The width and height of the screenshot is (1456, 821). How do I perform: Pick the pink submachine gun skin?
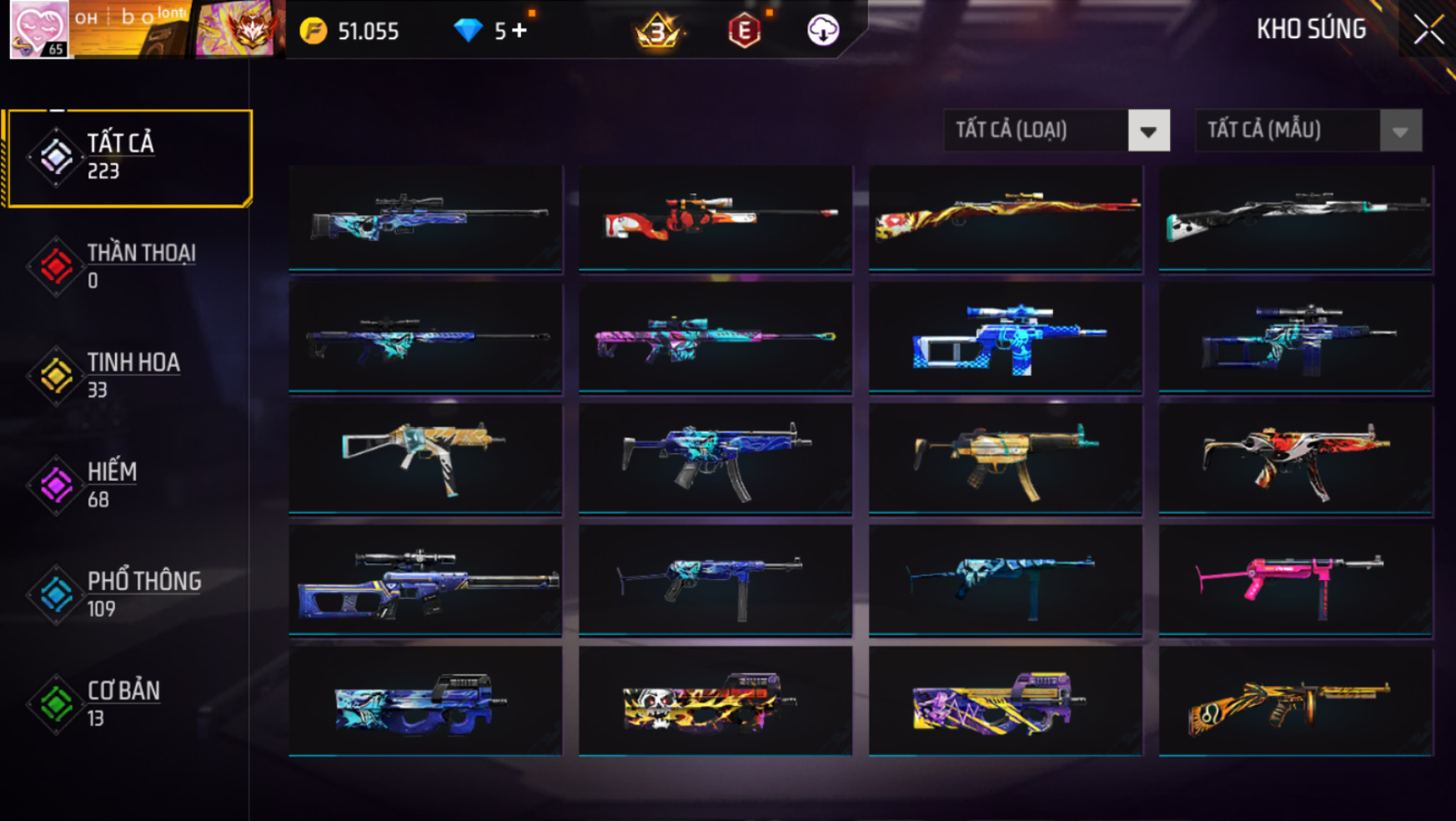point(1295,580)
